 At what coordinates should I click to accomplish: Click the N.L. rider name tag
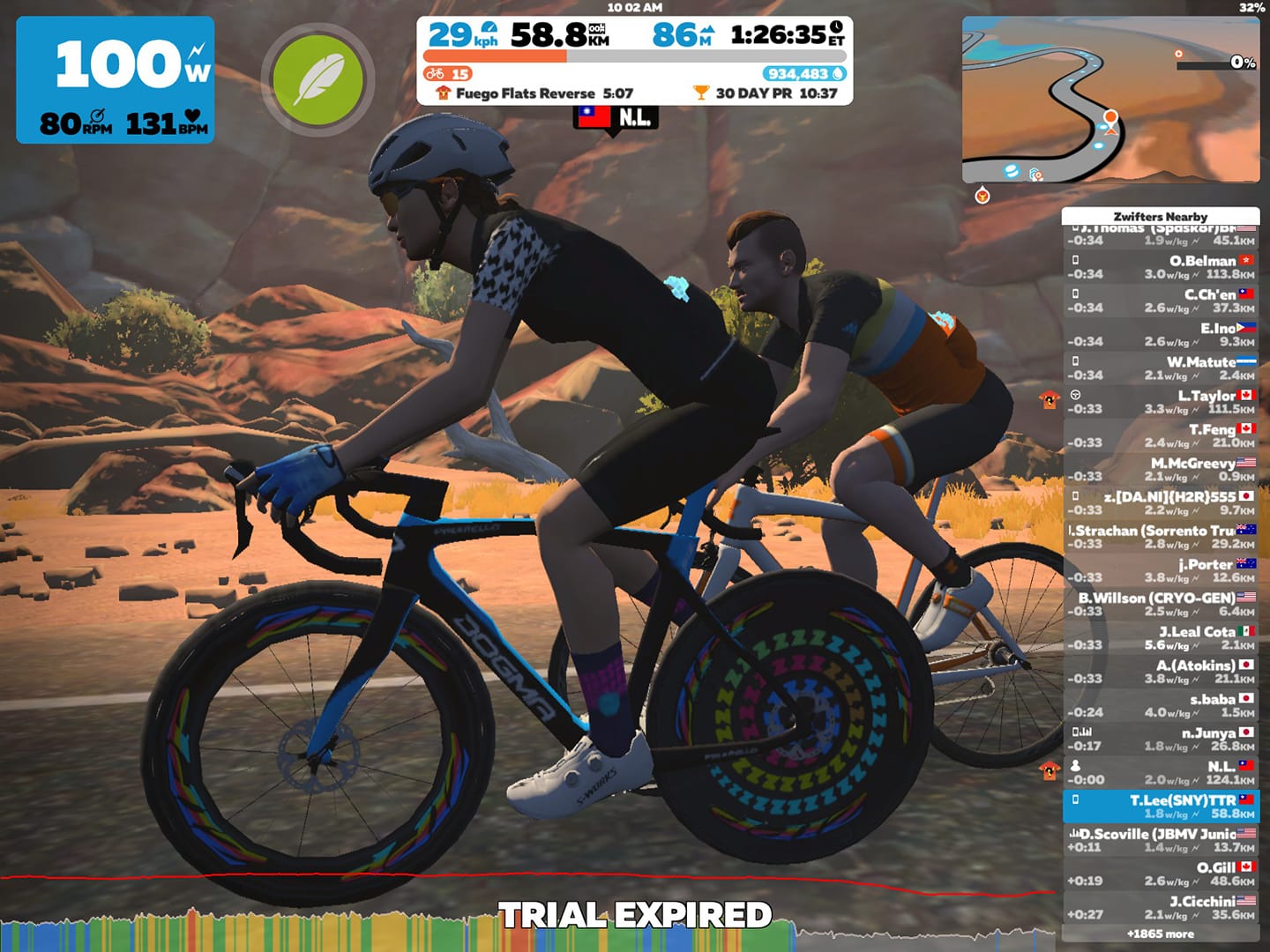pyautogui.click(x=615, y=117)
